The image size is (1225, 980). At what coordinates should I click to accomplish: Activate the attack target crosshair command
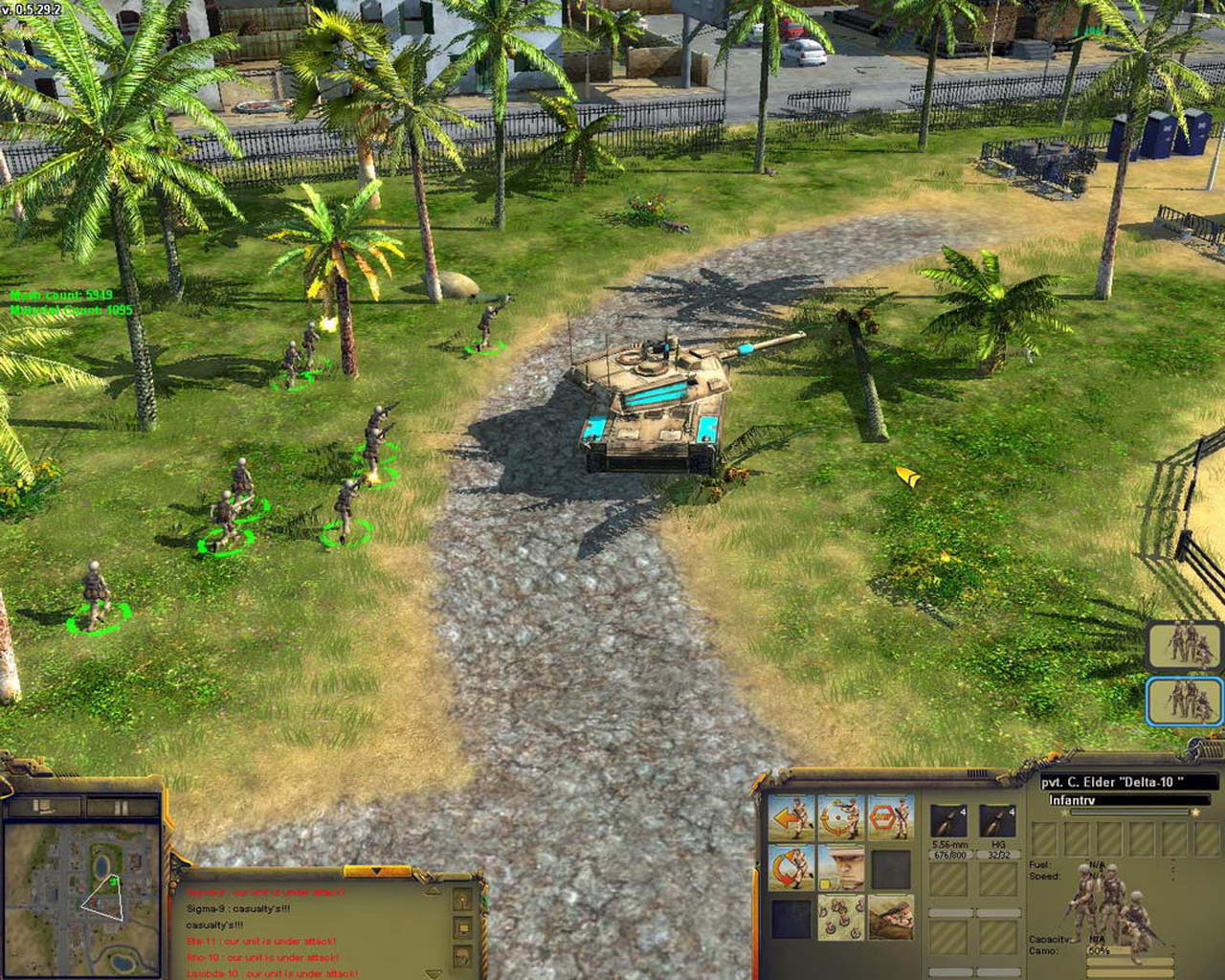coord(841,819)
